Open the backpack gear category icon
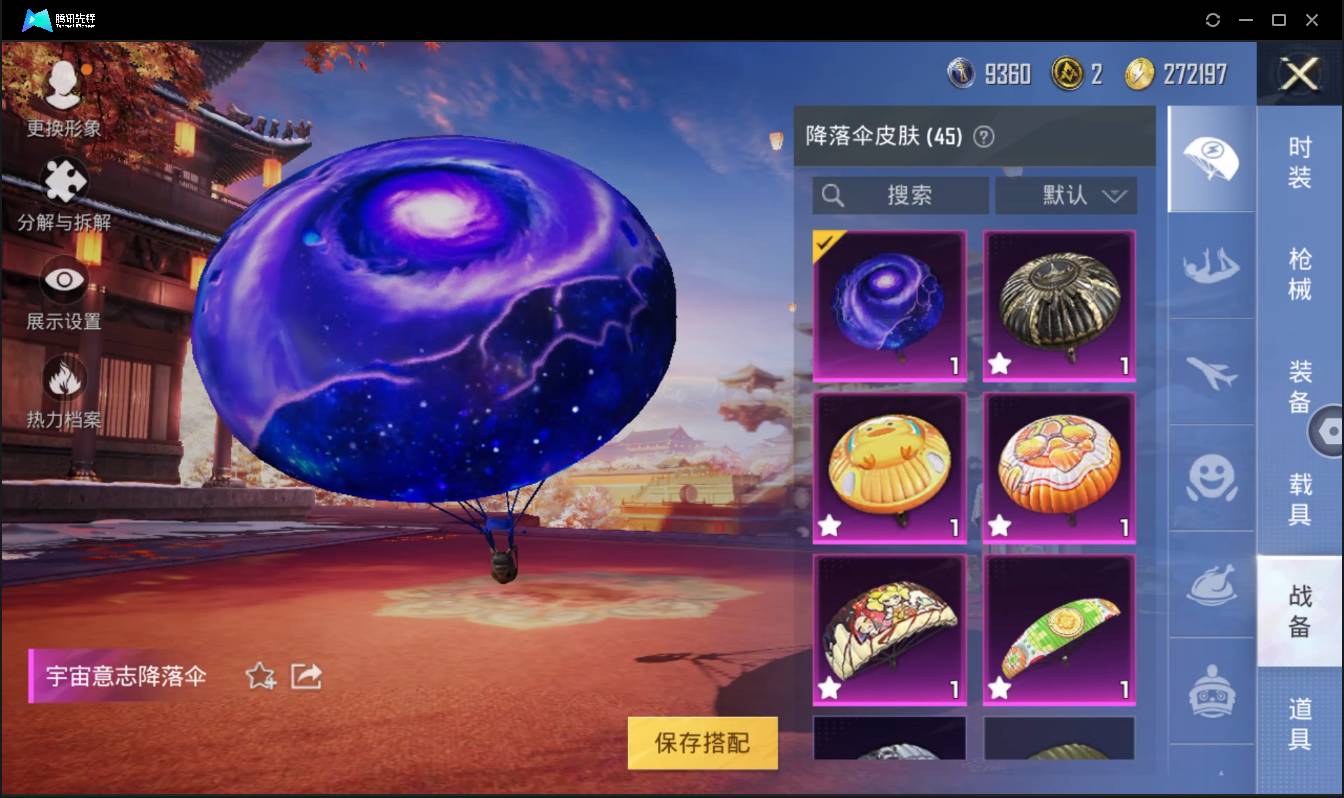This screenshot has height=798, width=1344. (x=1211, y=690)
